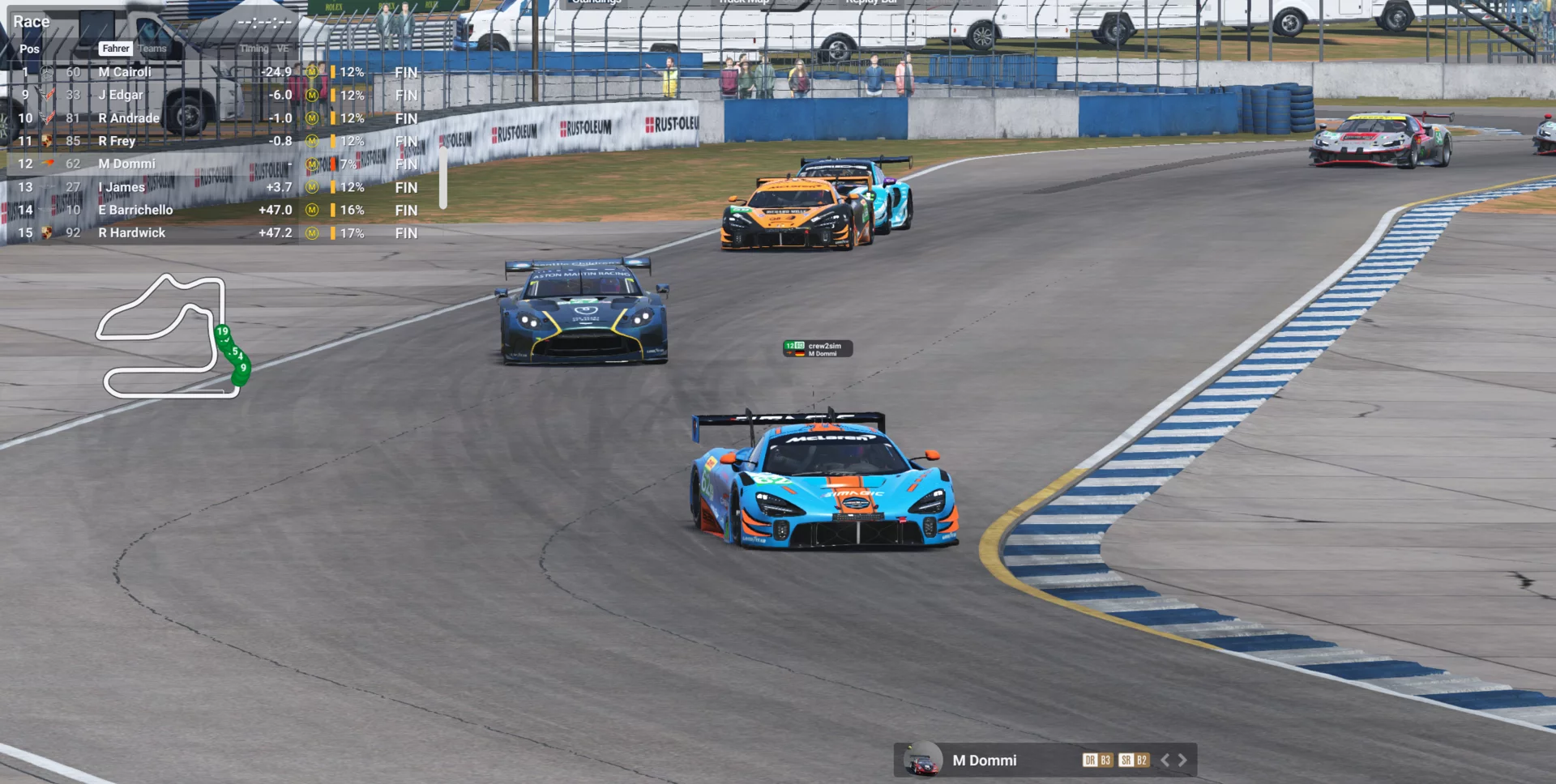Switch standings to the Fahrer tab
Screen dimensions: 1556x784
pyautogui.click(x=116, y=49)
